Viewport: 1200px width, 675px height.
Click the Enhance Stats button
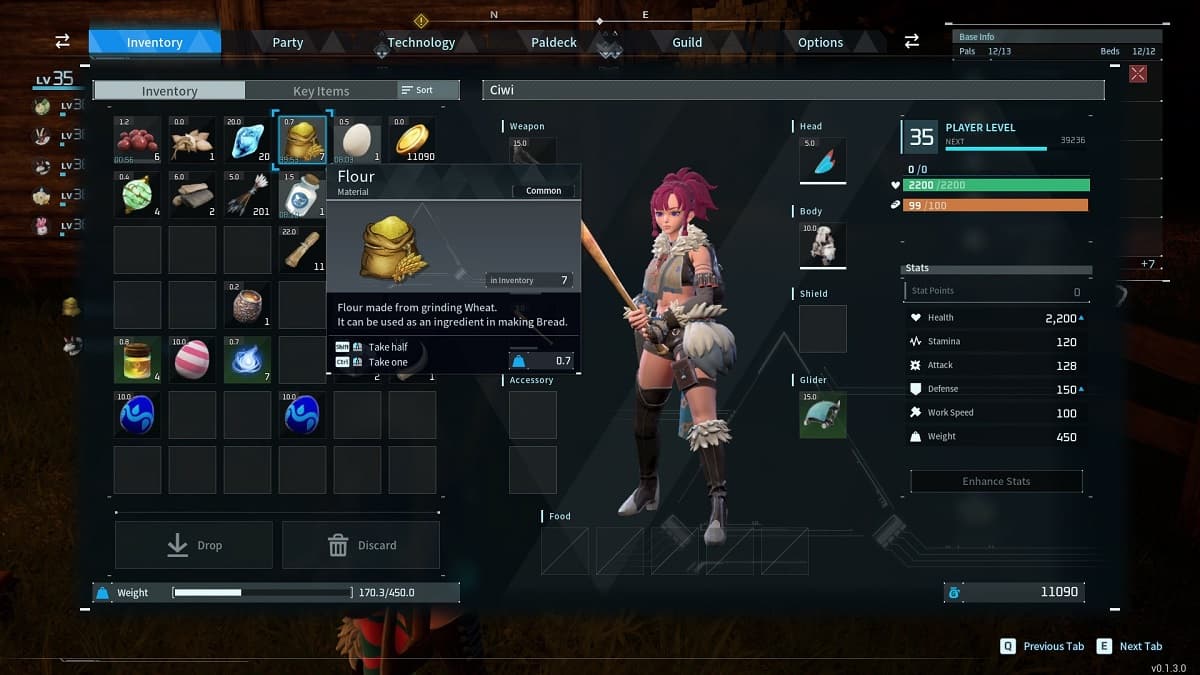click(x=996, y=481)
